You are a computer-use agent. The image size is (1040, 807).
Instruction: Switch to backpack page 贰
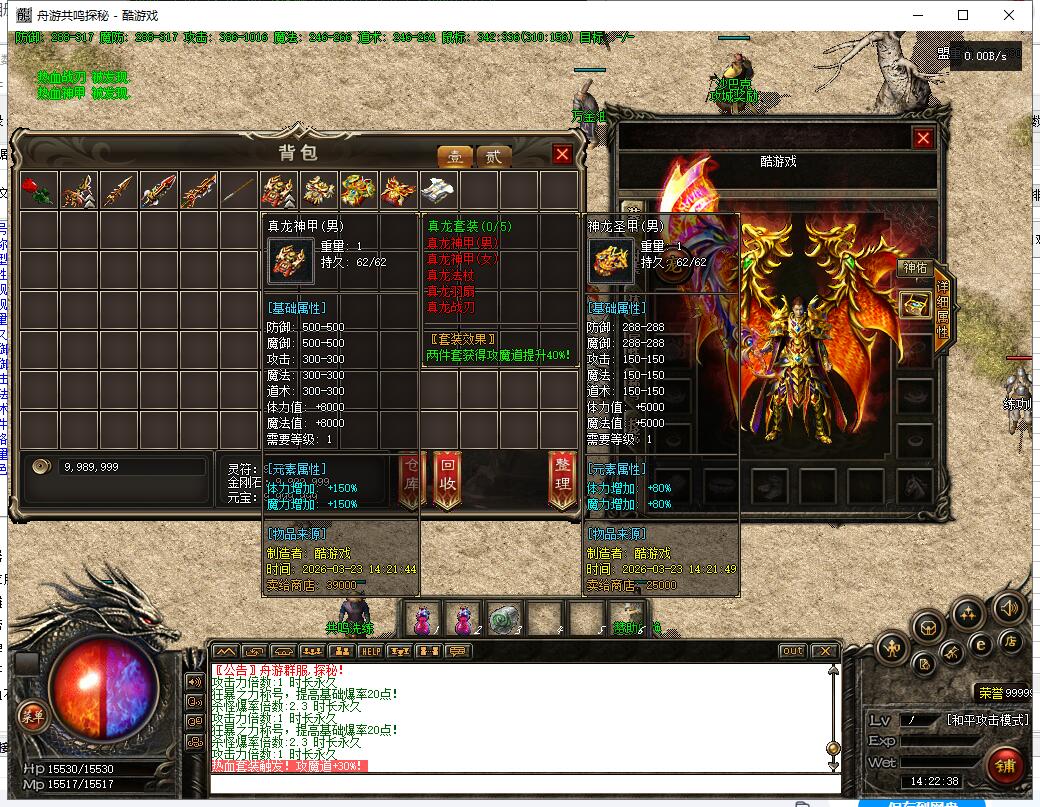point(492,156)
